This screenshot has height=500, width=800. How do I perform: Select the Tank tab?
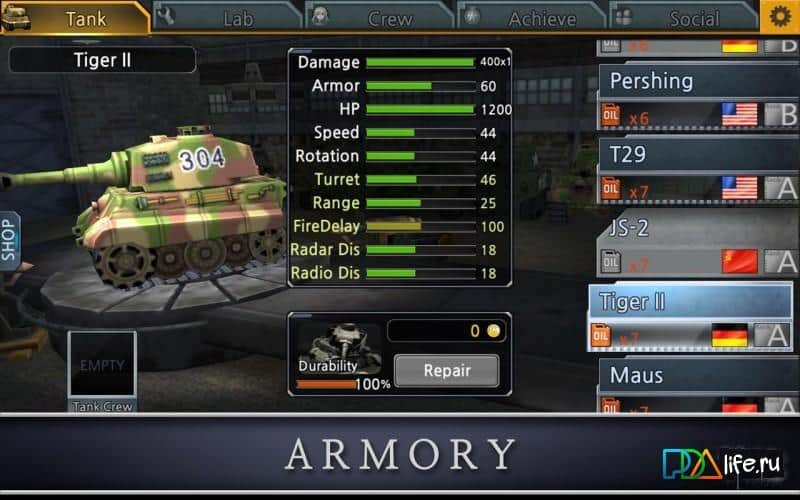click(75, 17)
